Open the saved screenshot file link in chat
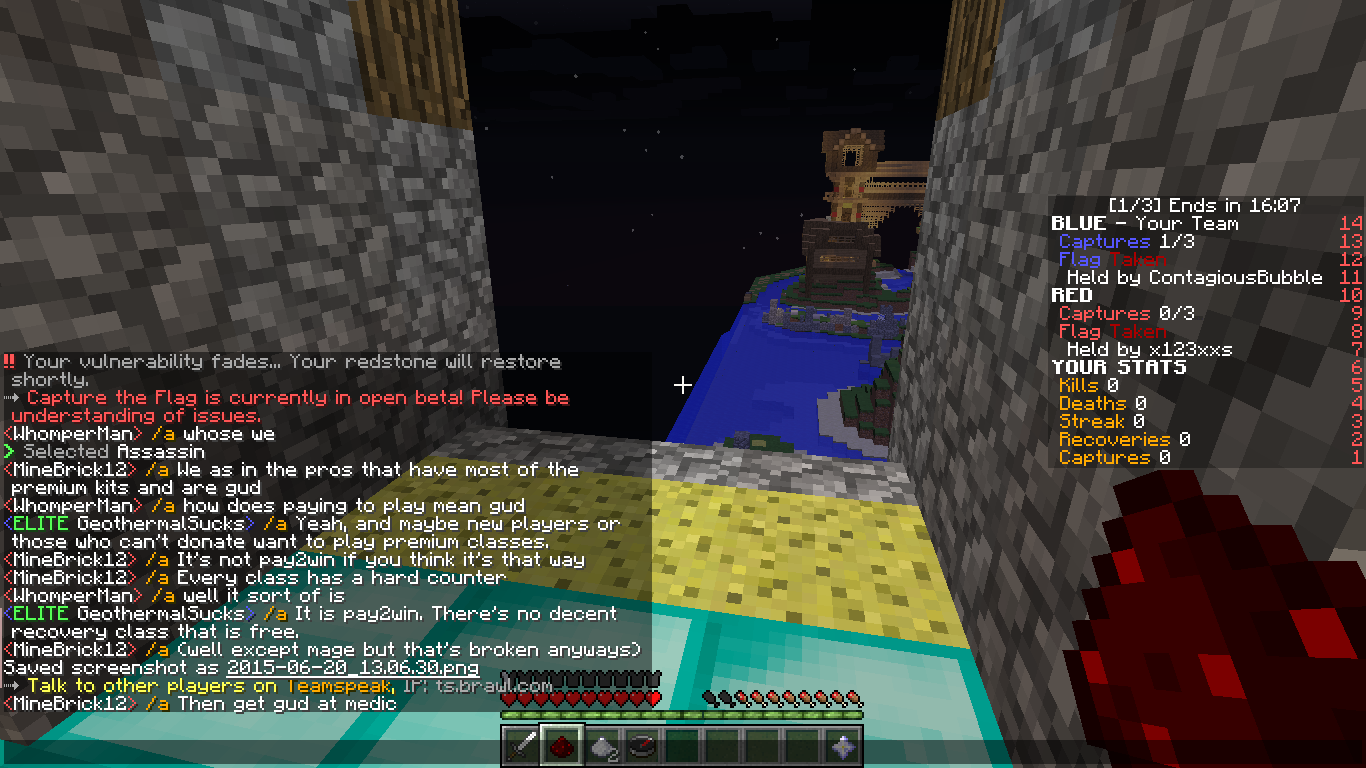The image size is (1366, 768). tap(352, 668)
